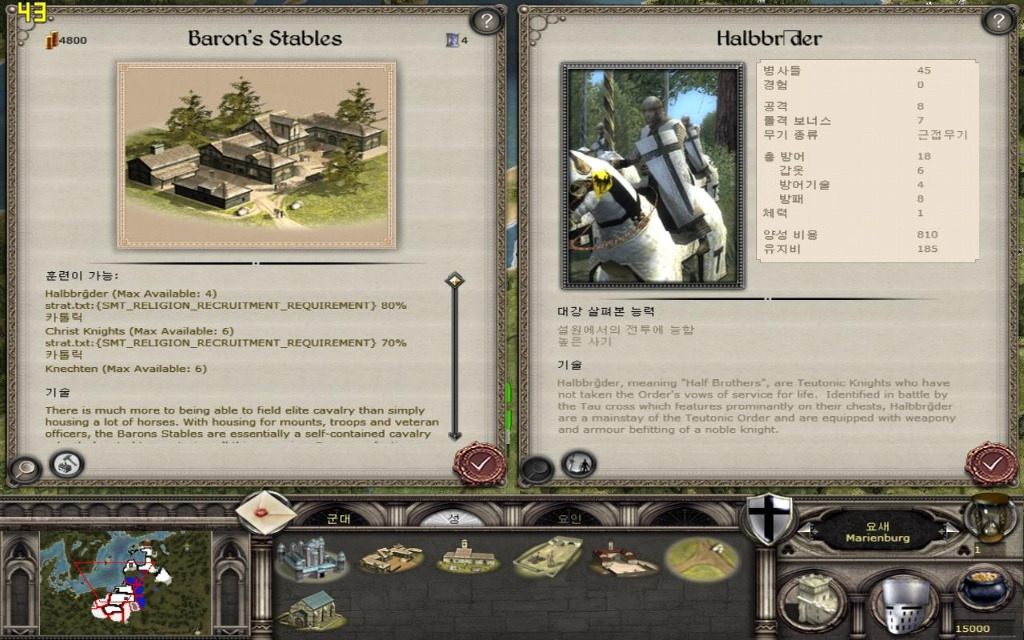
Task: Close the Halbbrüder unit scroll with checkmark
Action: click(991, 464)
